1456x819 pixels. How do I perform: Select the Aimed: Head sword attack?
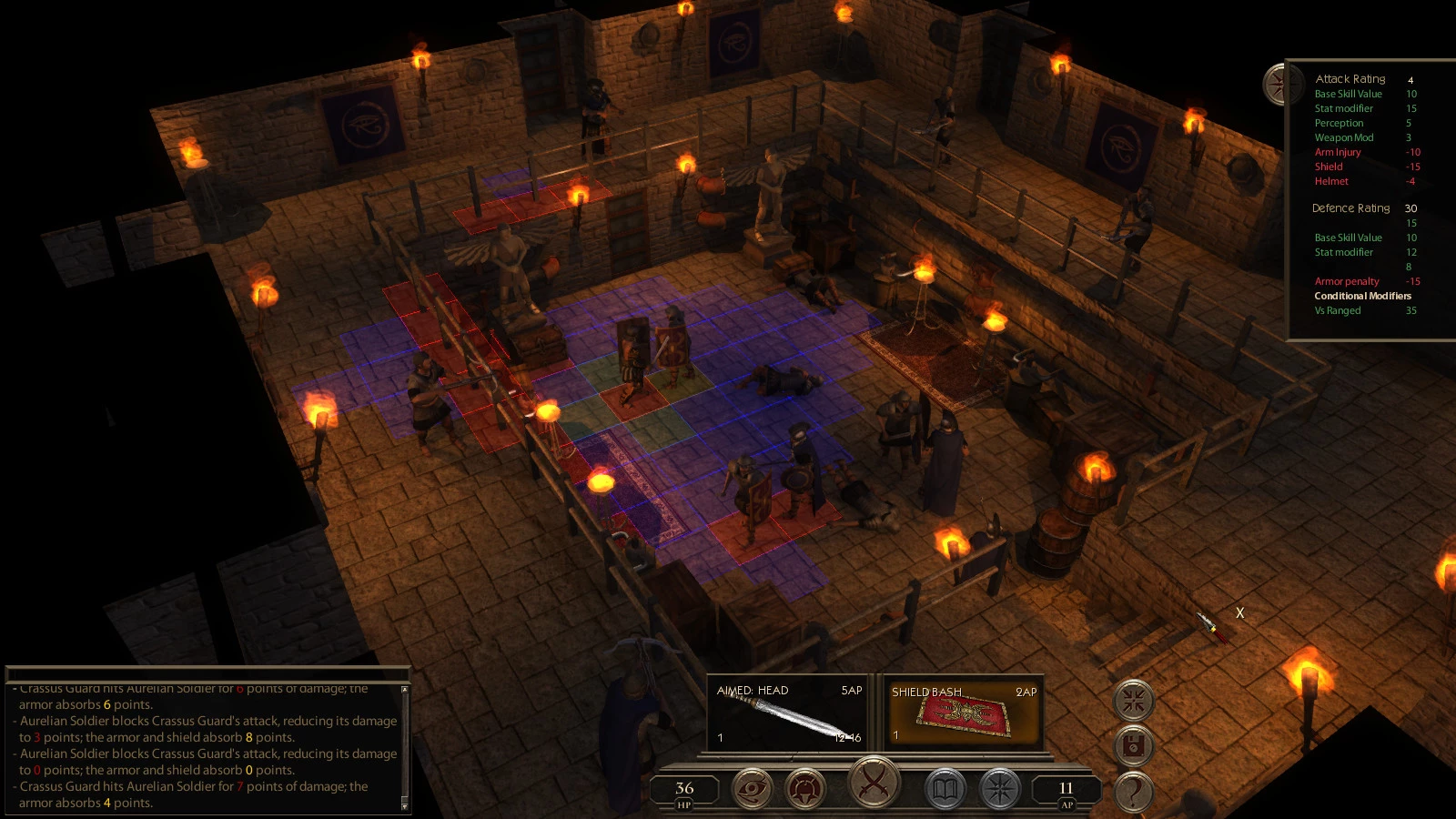(789, 714)
